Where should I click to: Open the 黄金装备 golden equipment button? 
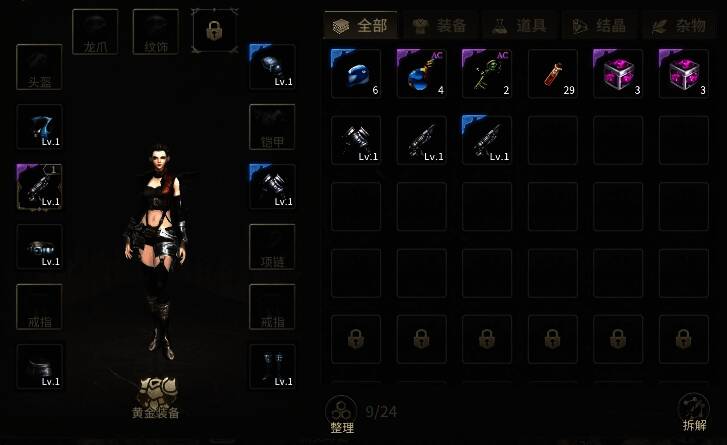pyautogui.click(x=155, y=397)
